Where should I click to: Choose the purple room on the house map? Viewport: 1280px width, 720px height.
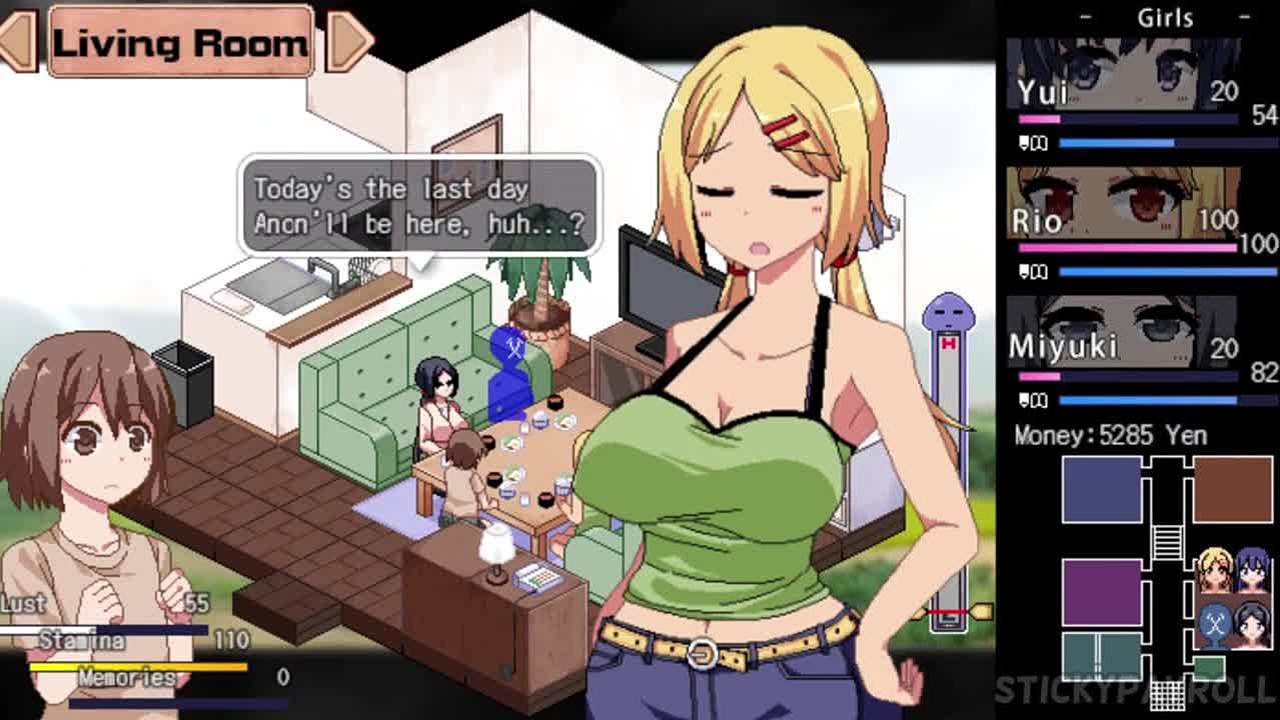coord(1101,592)
